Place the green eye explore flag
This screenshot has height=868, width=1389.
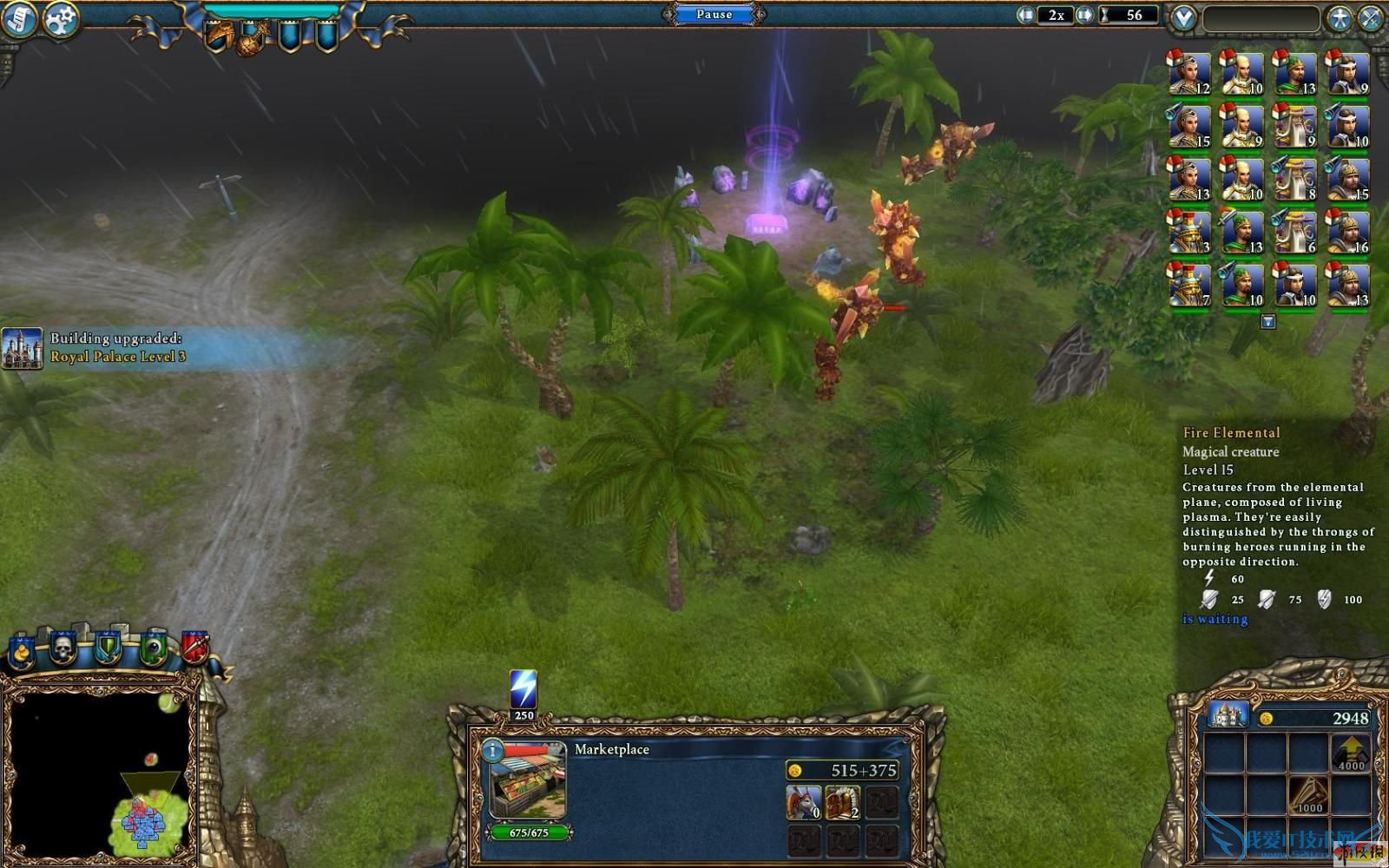(154, 648)
